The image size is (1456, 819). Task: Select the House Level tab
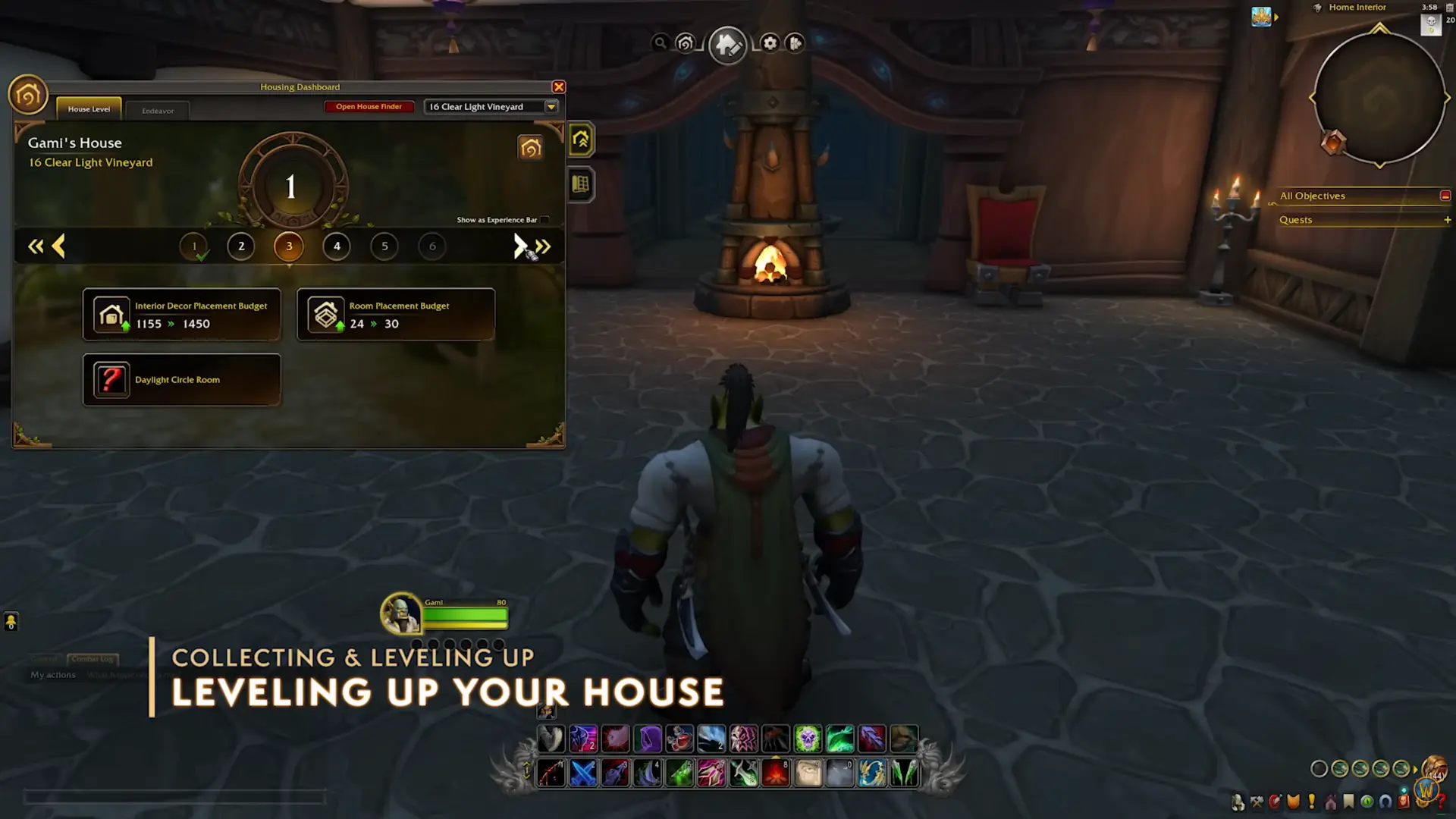(x=89, y=109)
